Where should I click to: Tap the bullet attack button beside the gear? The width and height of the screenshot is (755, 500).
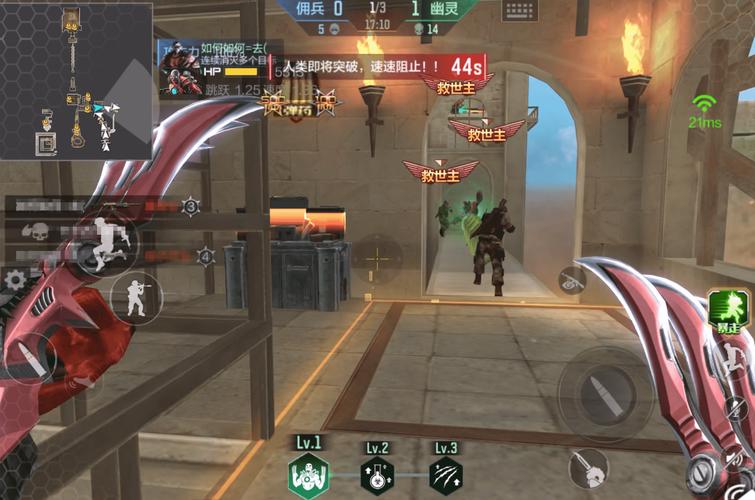[x=30, y=358]
